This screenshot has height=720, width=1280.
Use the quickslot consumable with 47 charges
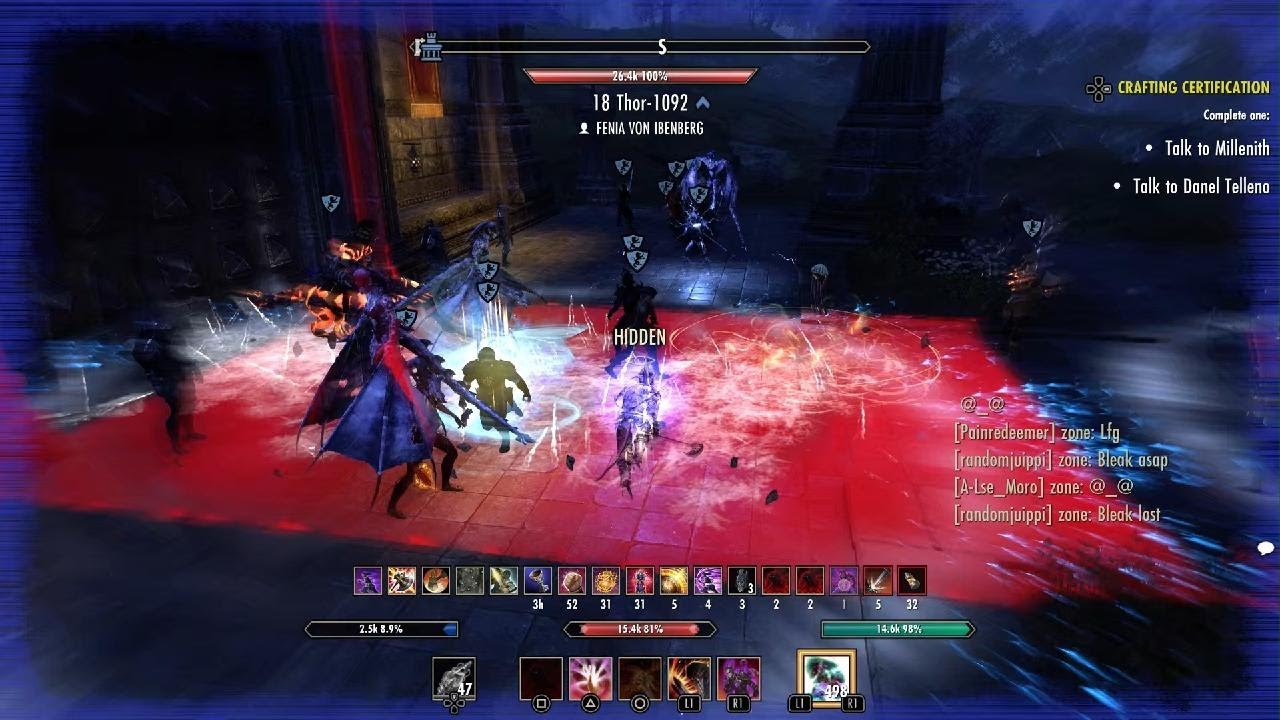pyautogui.click(x=453, y=678)
